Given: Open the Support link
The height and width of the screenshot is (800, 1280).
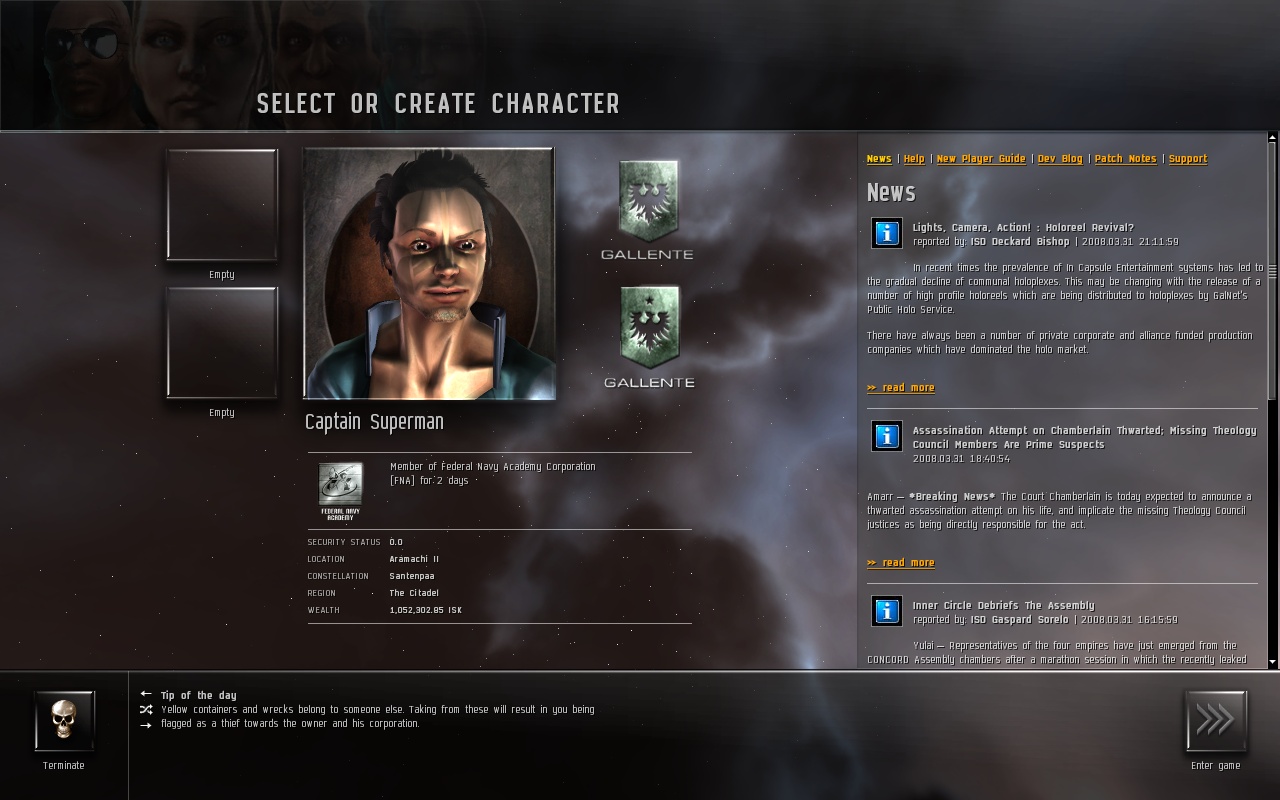Looking at the screenshot, I should click(x=1187, y=159).
